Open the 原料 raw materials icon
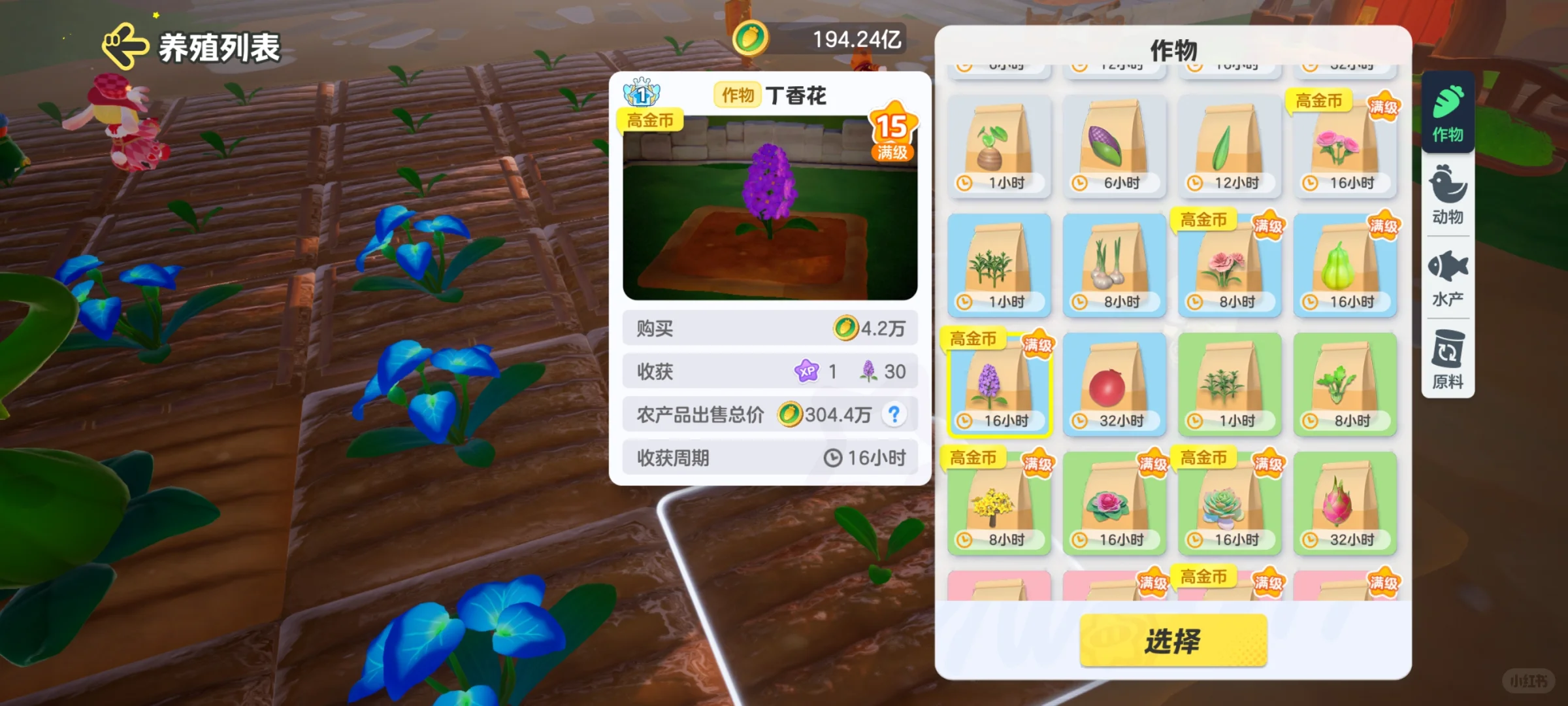This screenshot has height=706, width=1568. pyautogui.click(x=1447, y=356)
